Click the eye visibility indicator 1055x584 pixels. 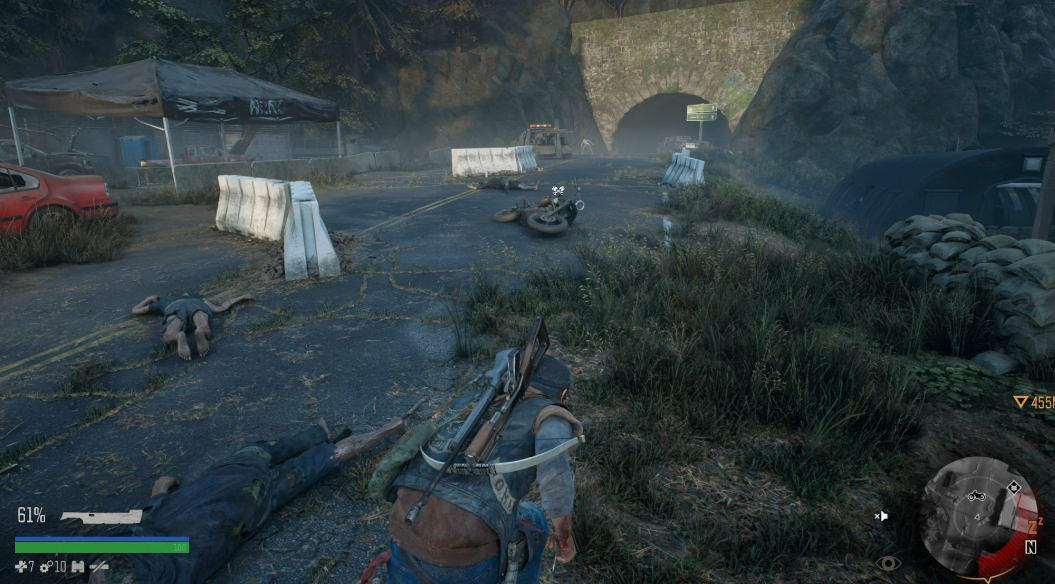click(x=888, y=563)
